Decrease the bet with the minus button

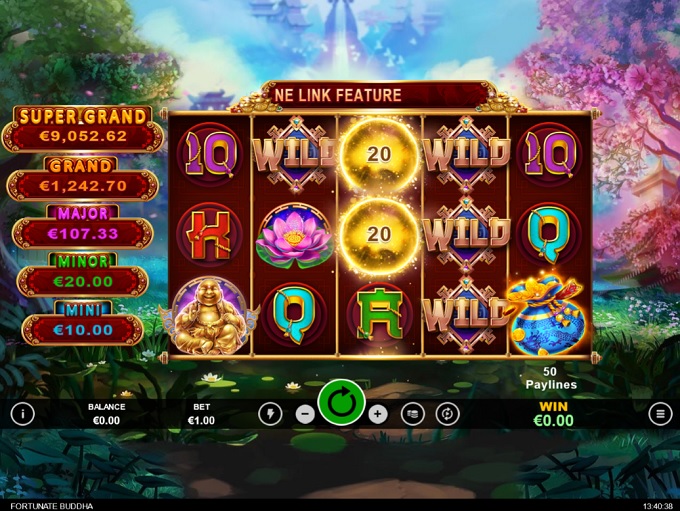point(306,414)
